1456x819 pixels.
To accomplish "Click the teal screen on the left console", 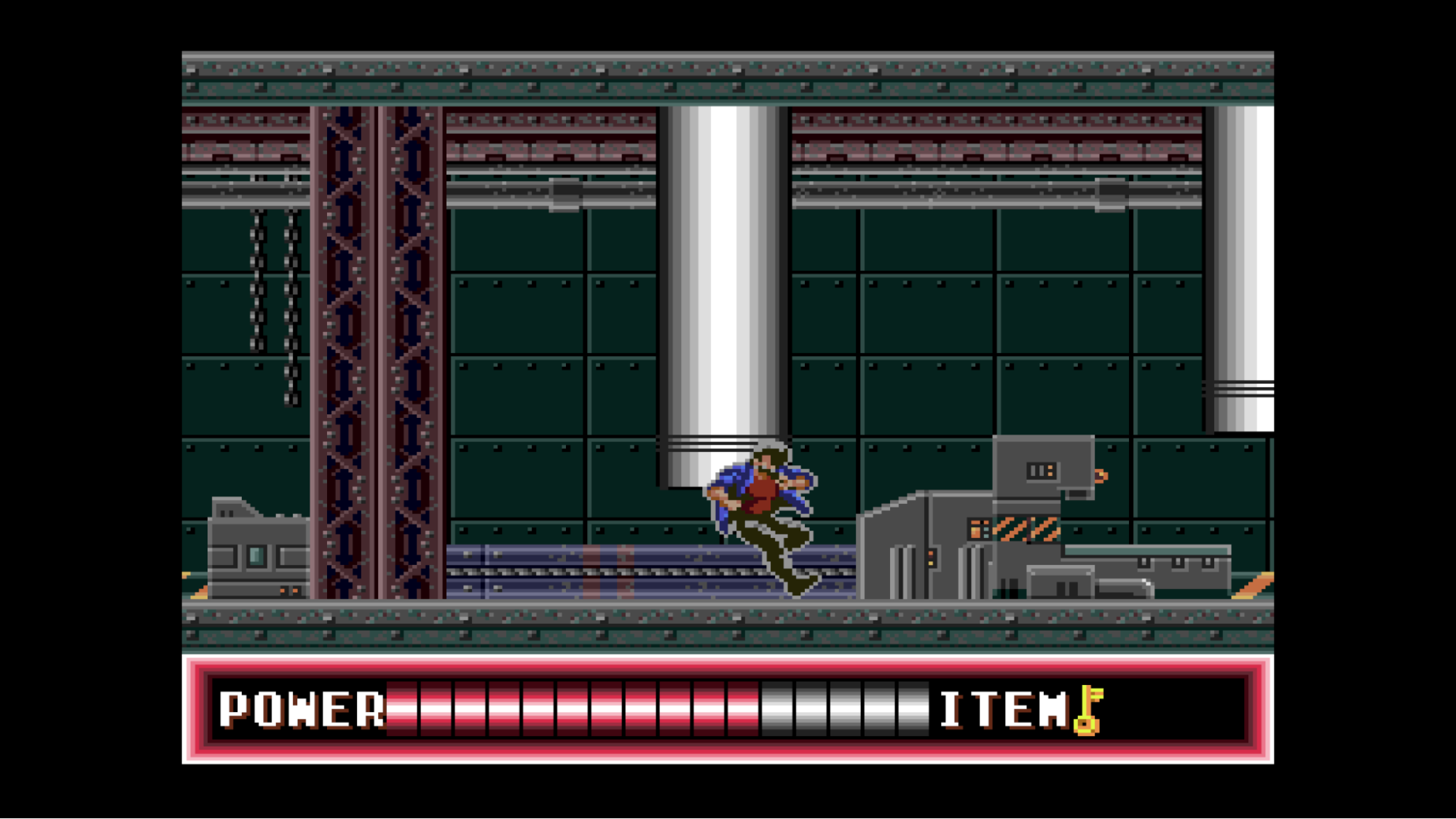I will 255,555.
